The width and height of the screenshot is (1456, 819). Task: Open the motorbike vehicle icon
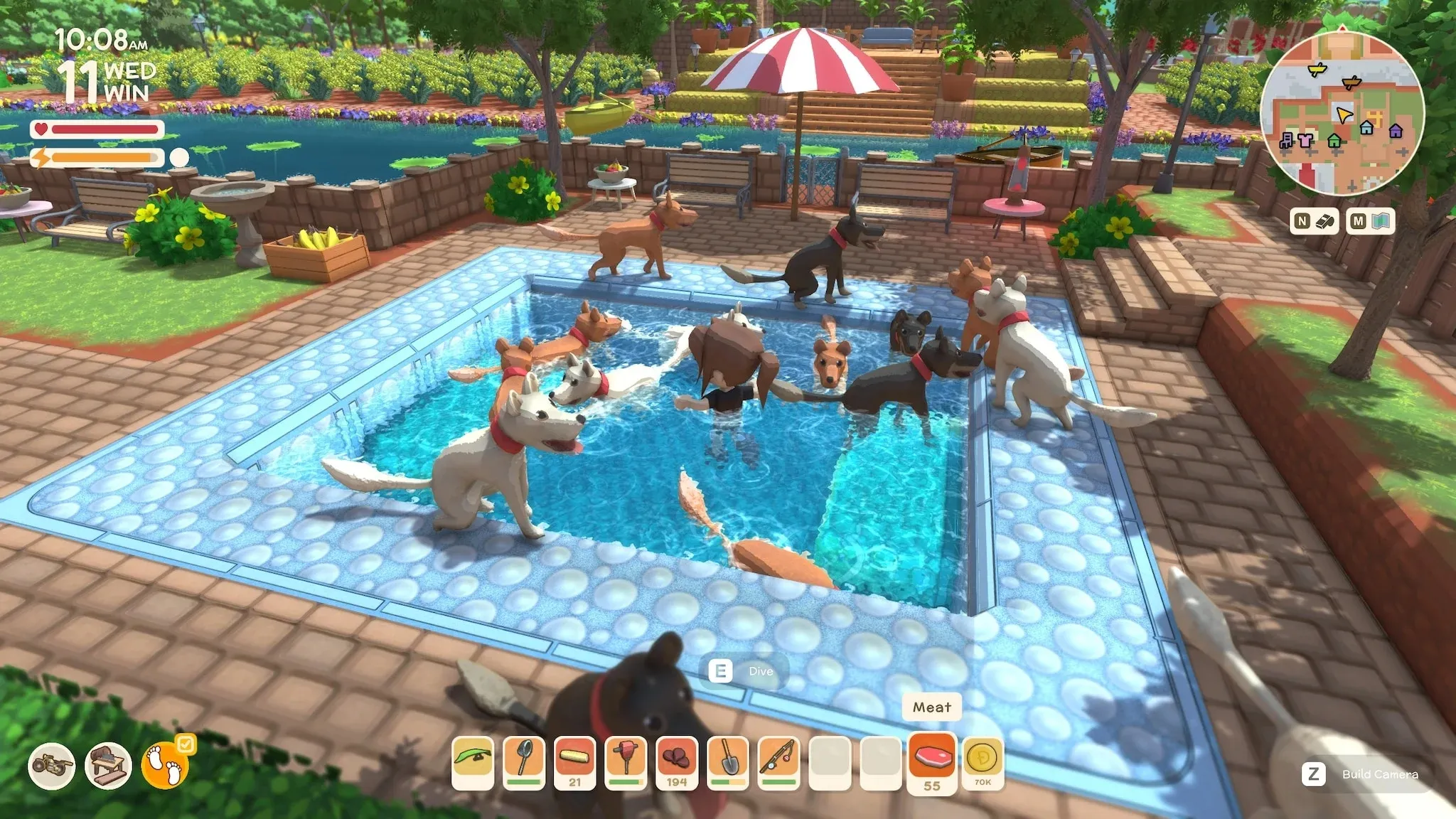point(51,766)
